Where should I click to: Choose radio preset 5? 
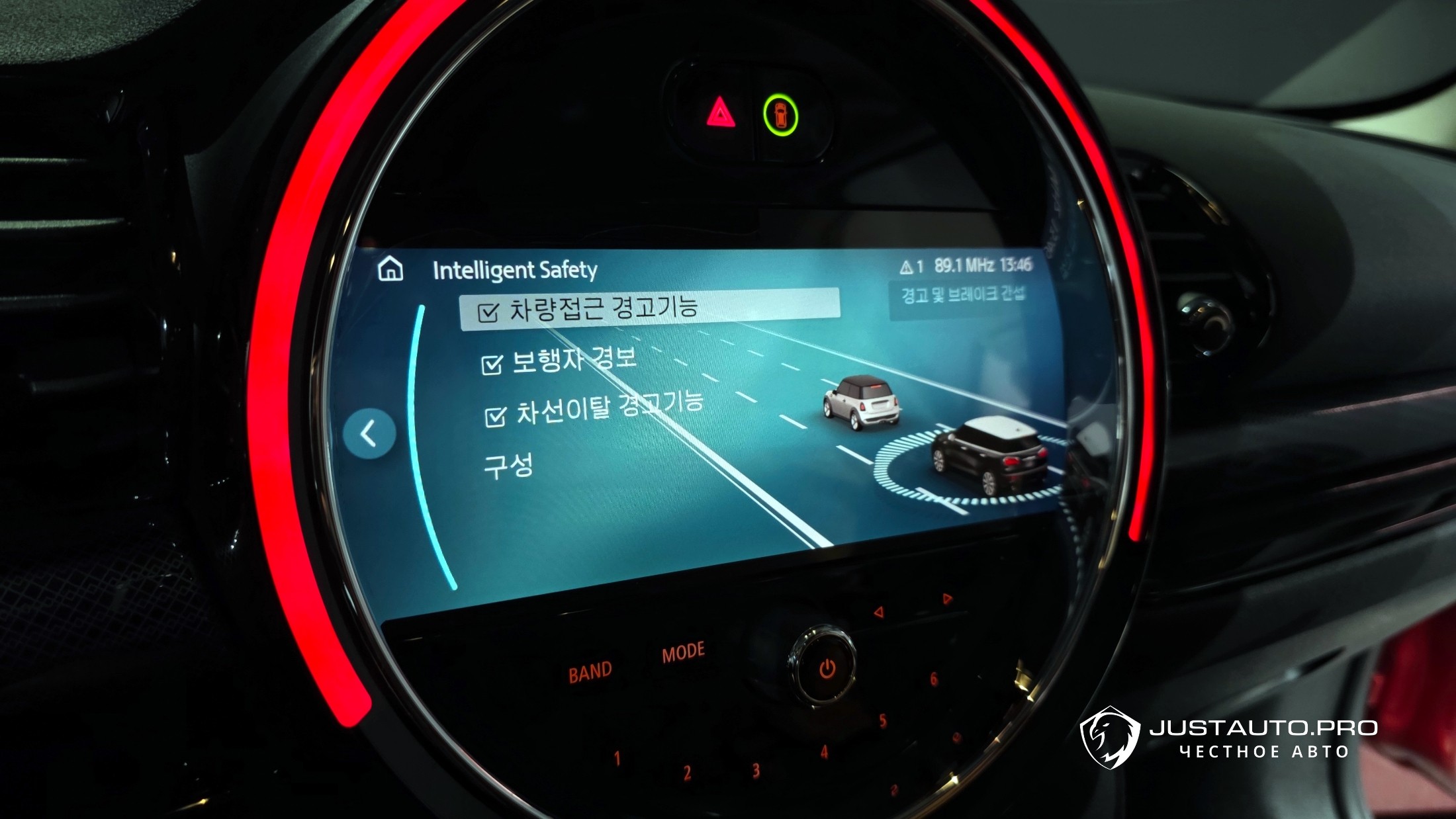(x=882, y=721)
